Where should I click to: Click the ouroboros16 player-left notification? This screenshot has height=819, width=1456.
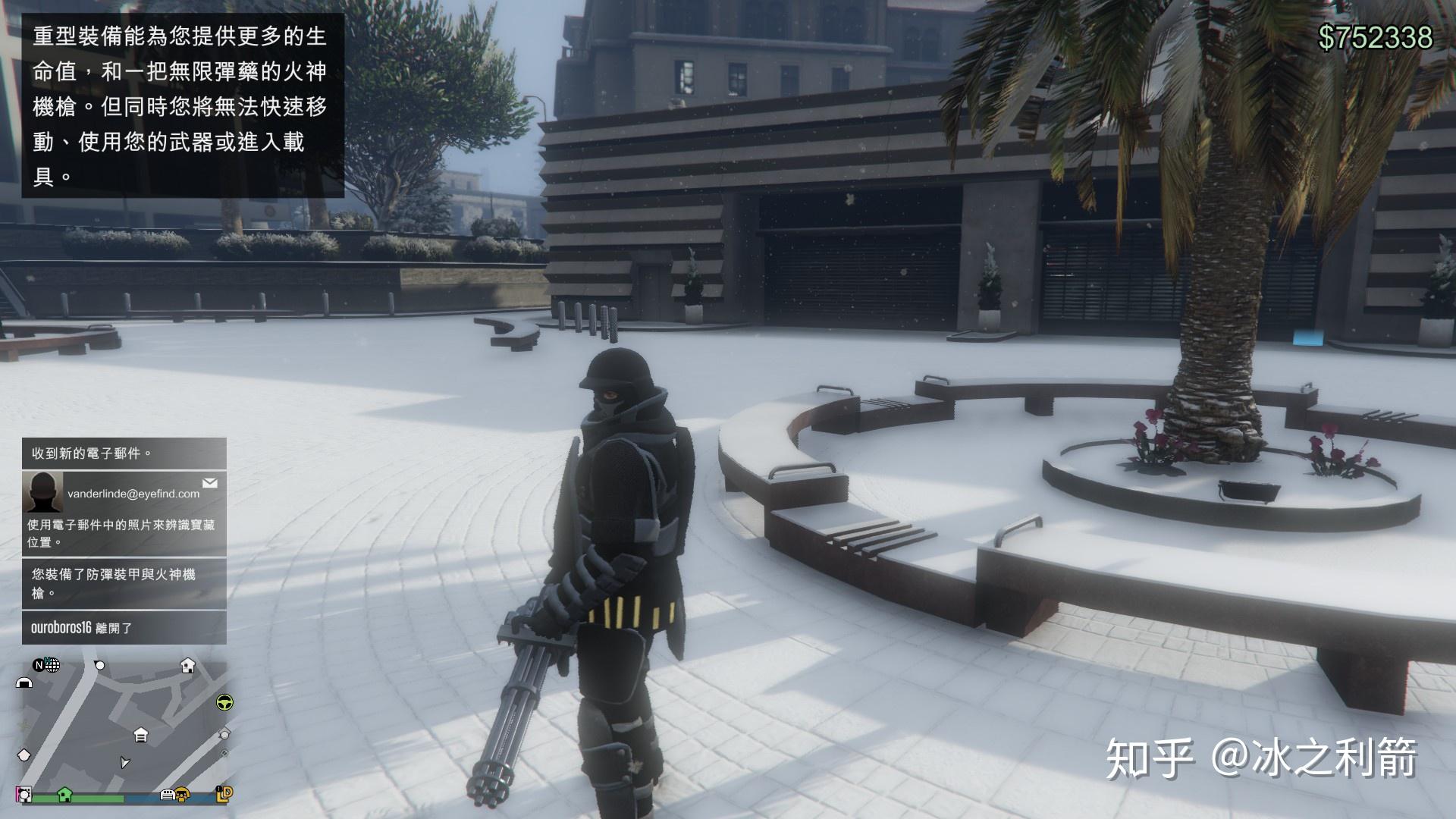coord(124,628)
